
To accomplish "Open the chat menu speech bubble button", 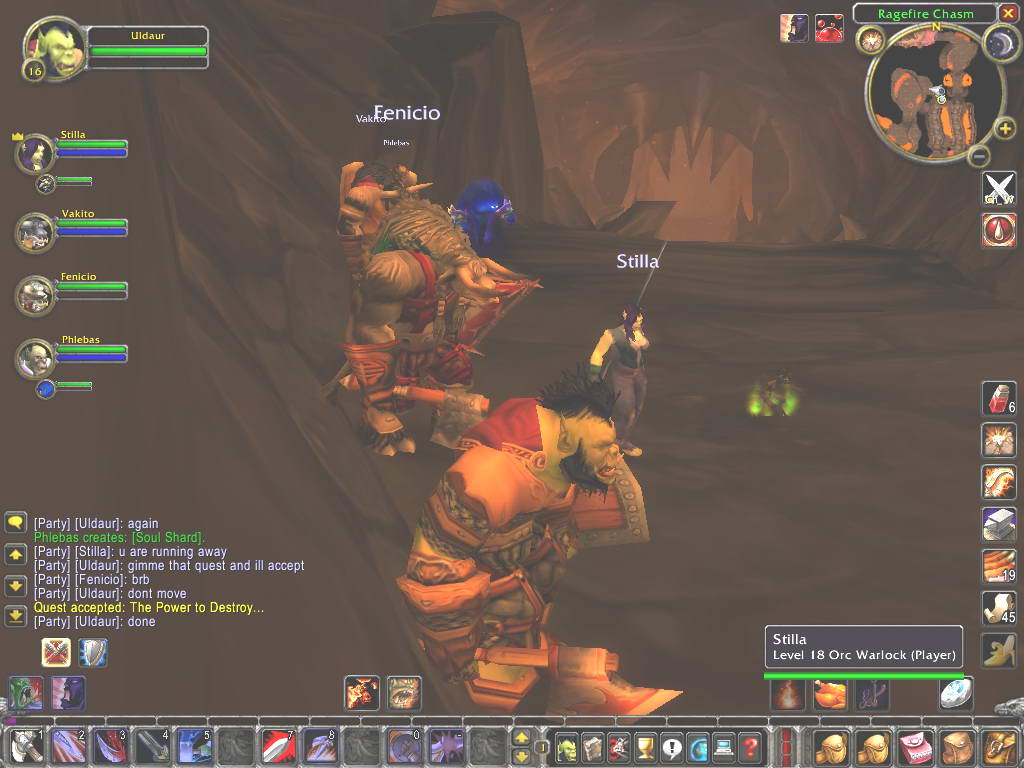I will 15,523.
